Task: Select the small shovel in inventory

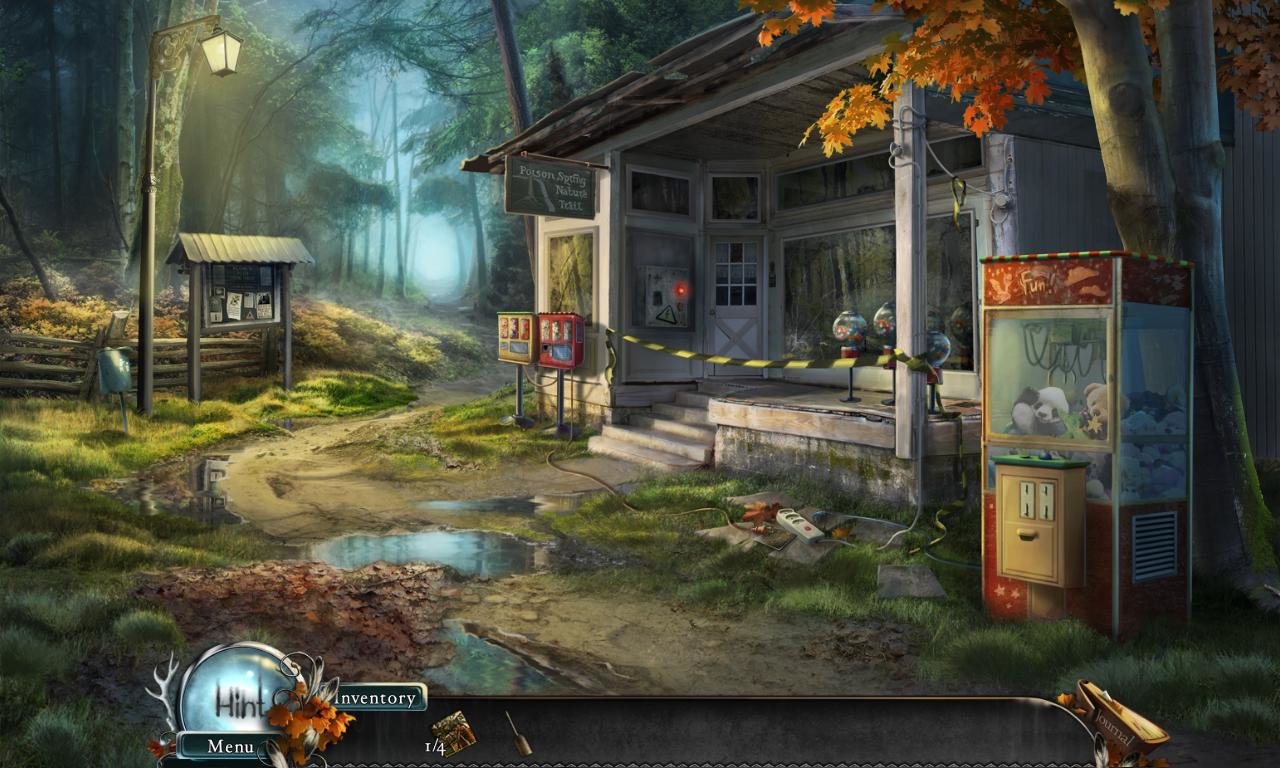Action: (x=518, y=733)
